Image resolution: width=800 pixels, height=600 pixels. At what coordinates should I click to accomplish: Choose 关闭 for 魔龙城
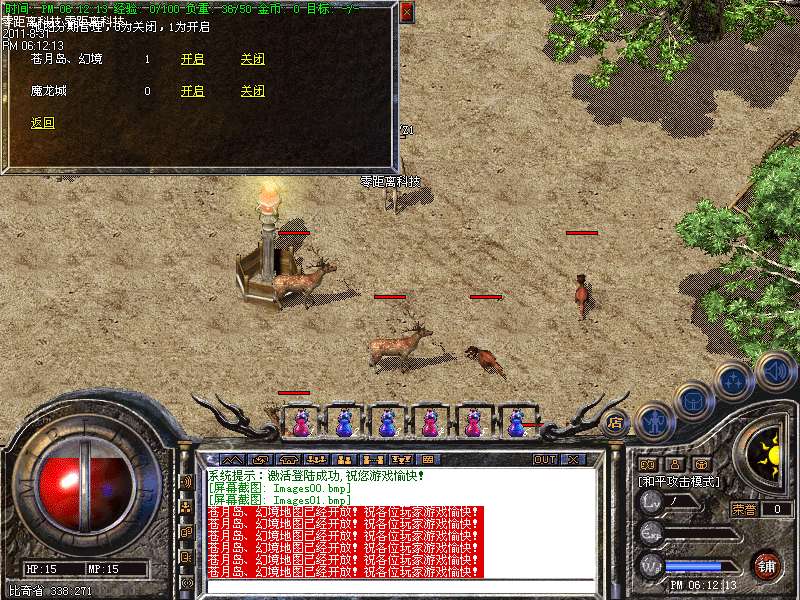[x=252, y=92]
